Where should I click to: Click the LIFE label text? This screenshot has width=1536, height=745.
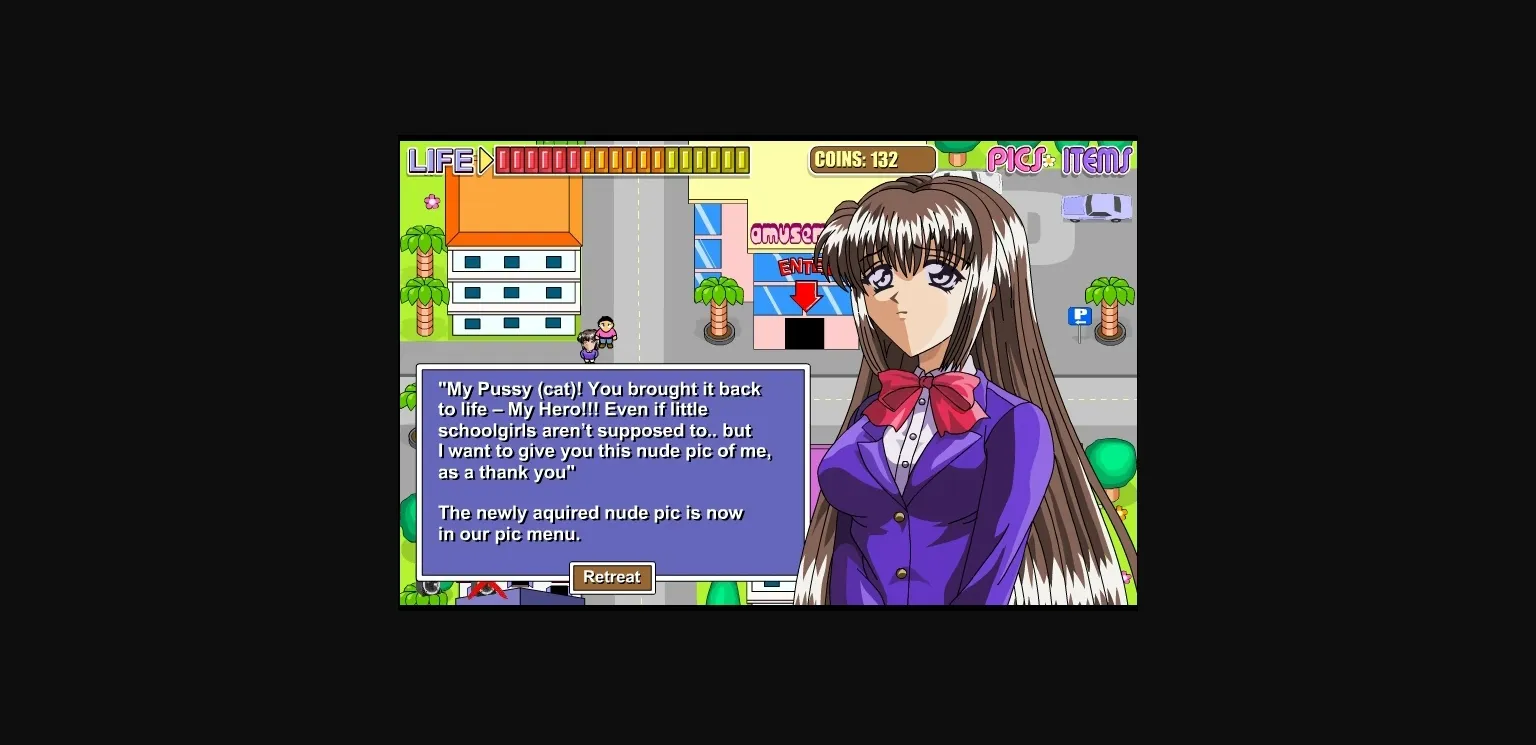click(443, 158)
